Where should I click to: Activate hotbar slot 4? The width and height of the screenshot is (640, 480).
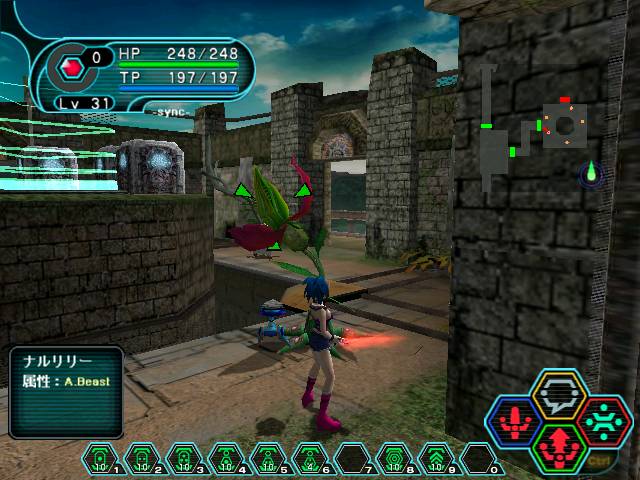pyautogui.click(x=227, y=460)
